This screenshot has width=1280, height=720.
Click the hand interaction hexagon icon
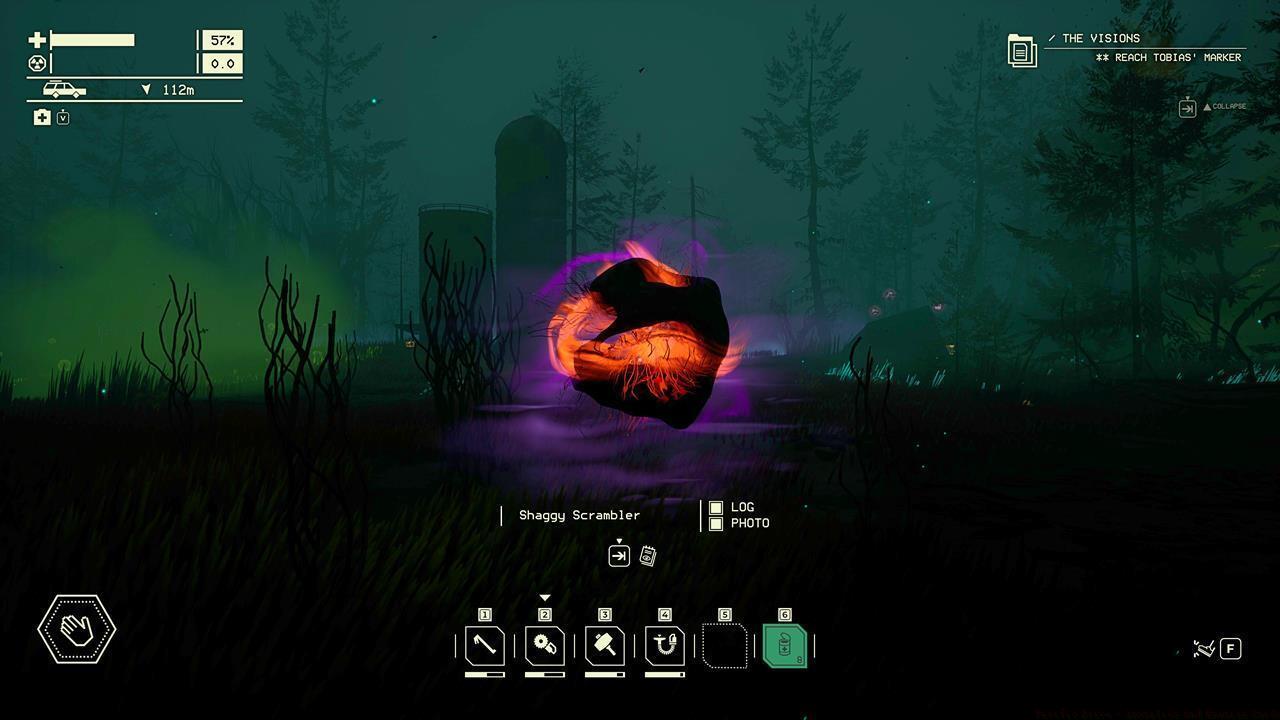point(77,629)
